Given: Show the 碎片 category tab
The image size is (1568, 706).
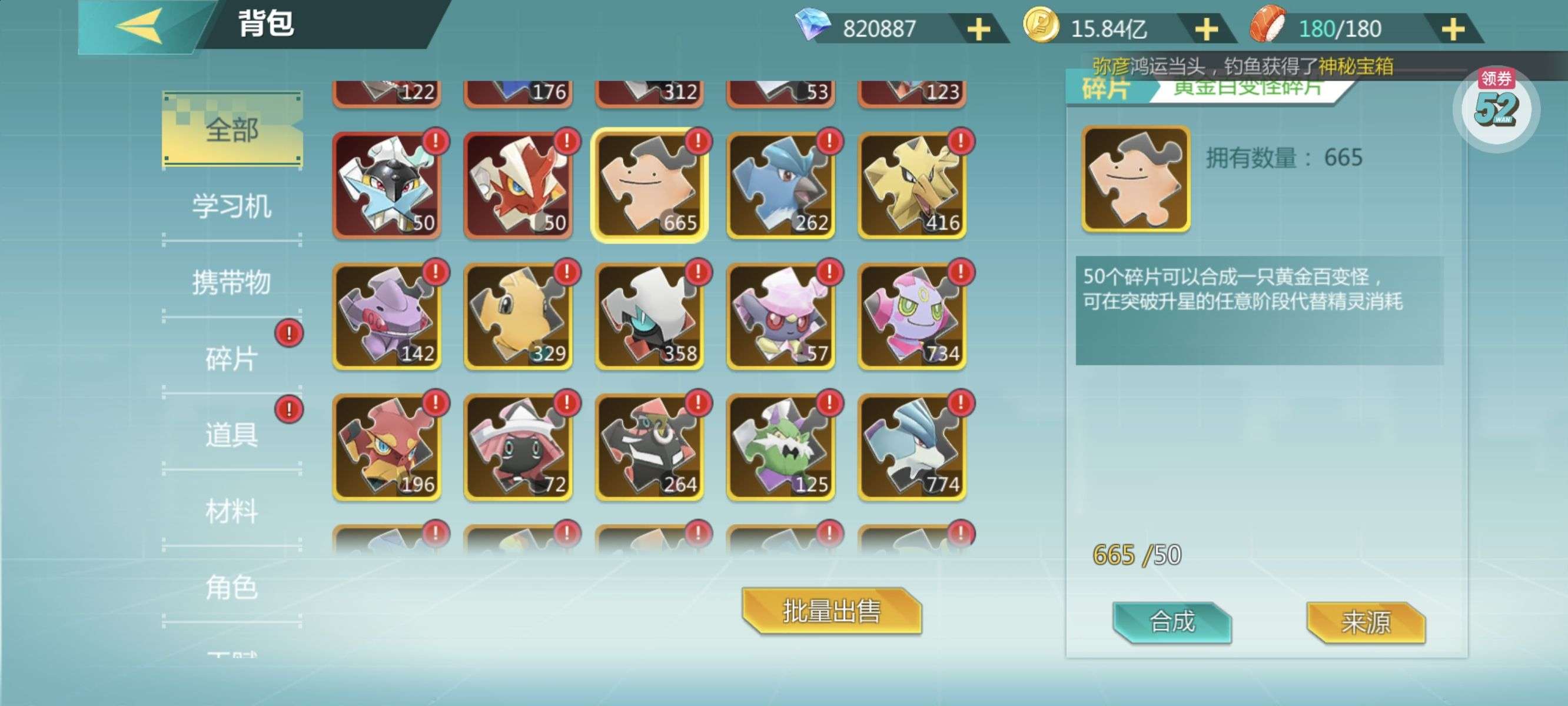Looking at the screenshot, I should point(232,358).
